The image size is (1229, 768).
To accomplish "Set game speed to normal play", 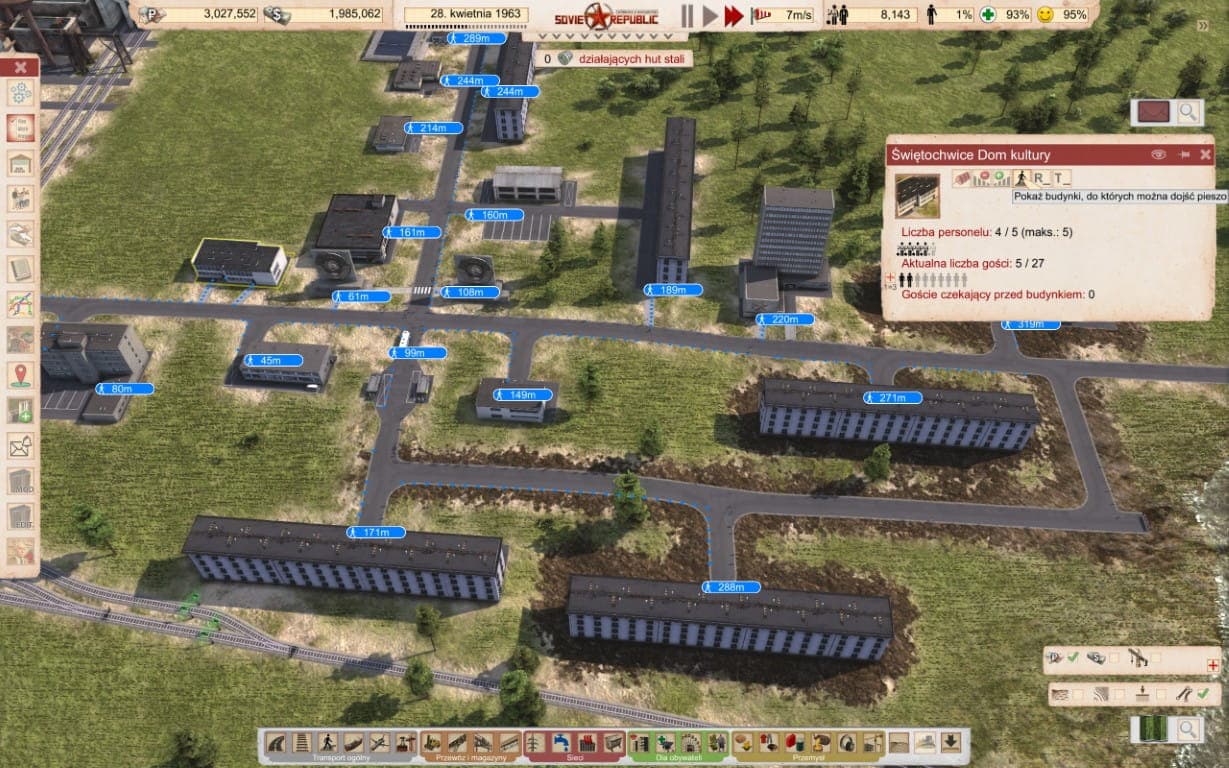I will (710, 15).
